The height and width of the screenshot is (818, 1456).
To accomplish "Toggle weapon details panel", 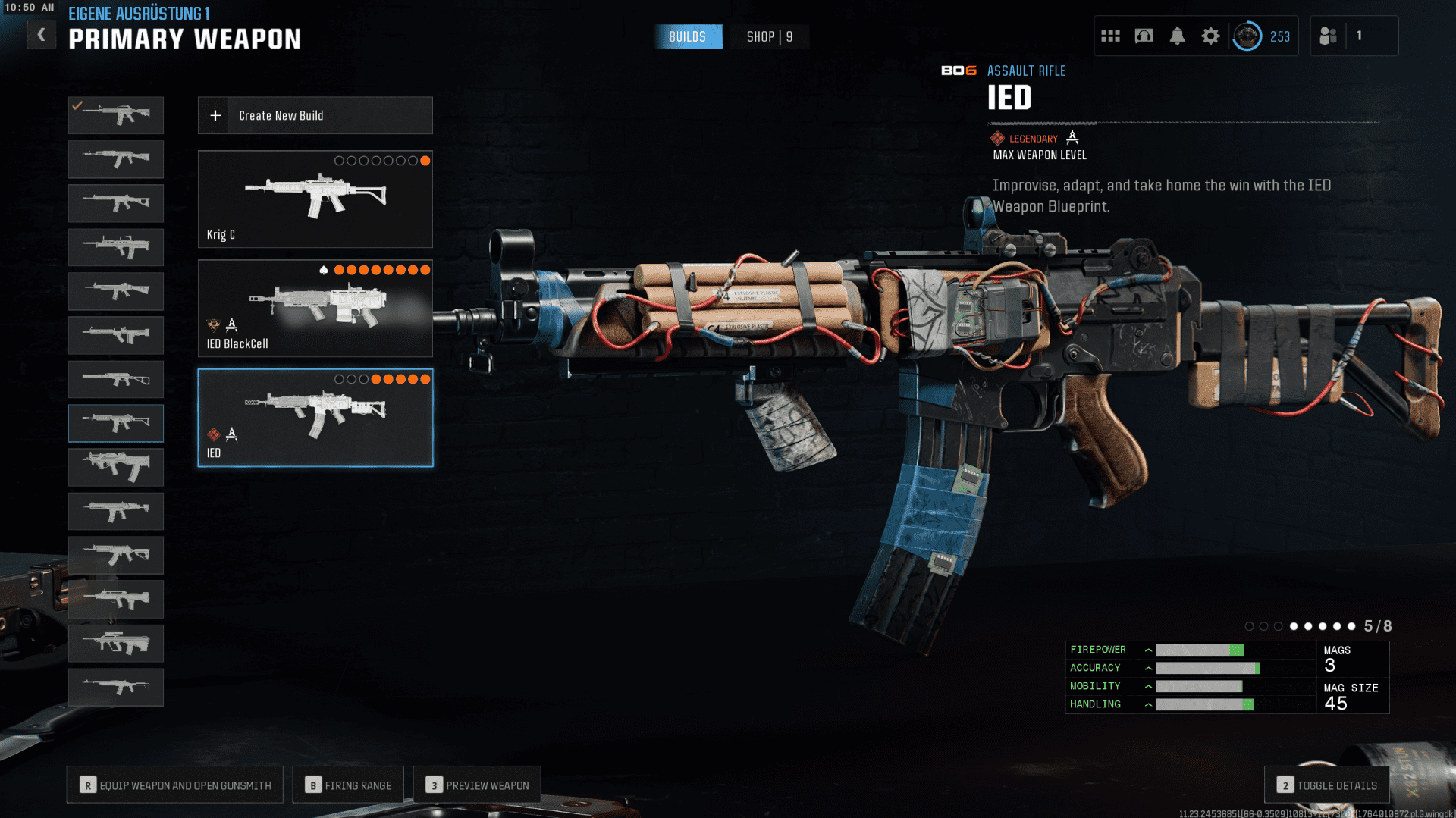I will (x=1326, y=785).
